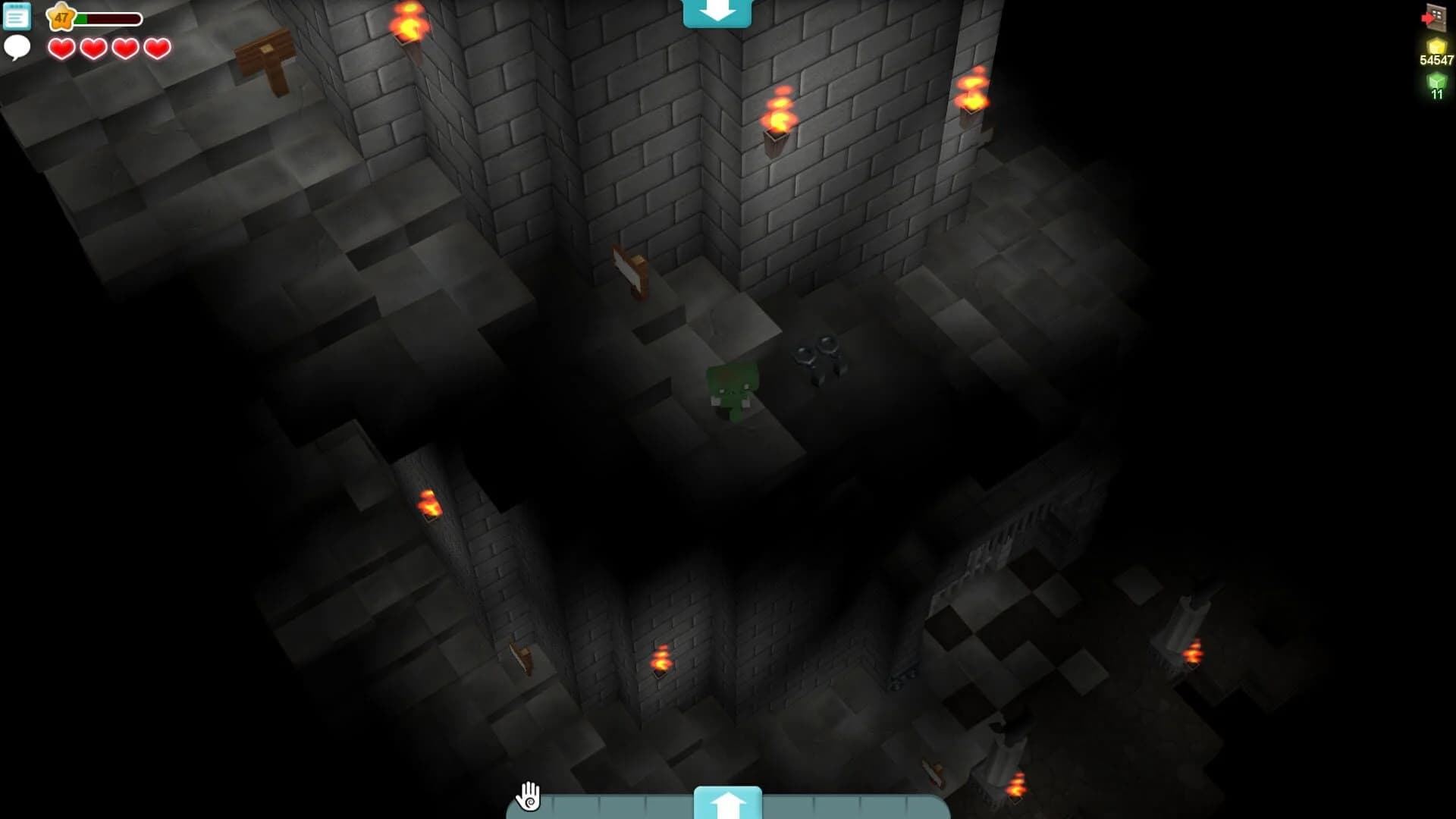The image size is (1456, 819).
Task: Click the level 47 star badge
Action: pyautogui.click(x=62, y=15)
